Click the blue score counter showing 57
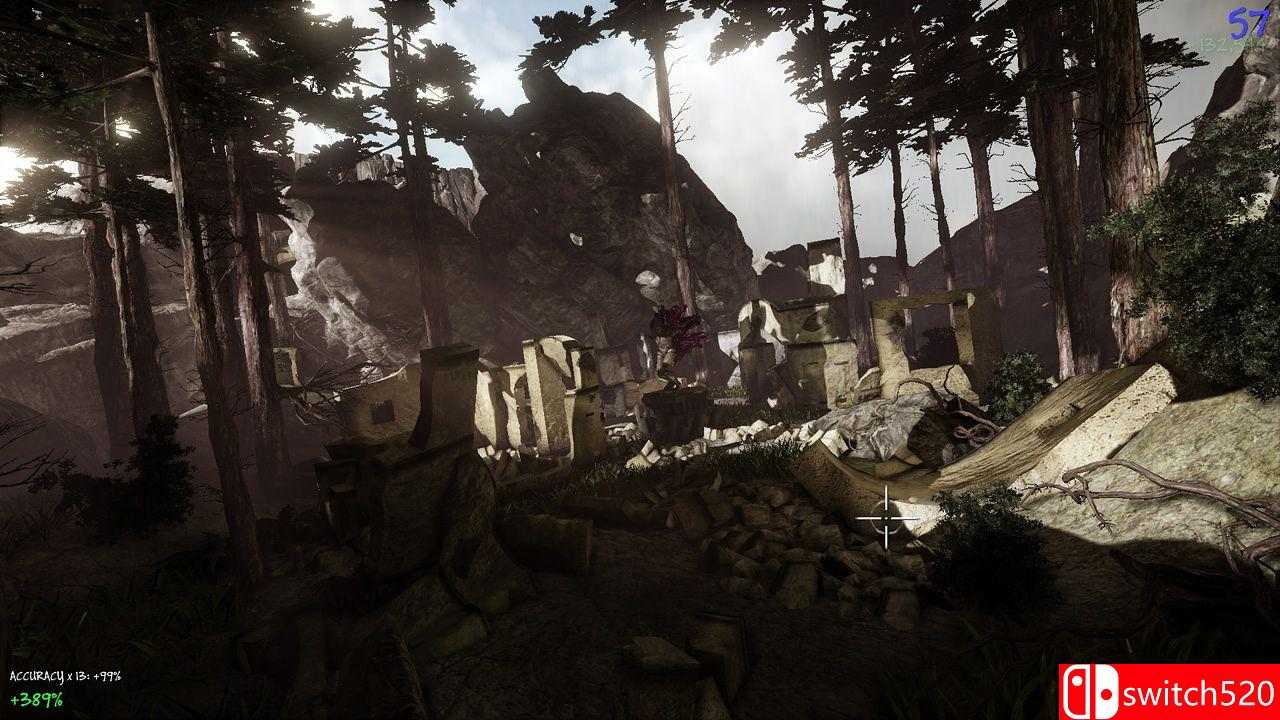1280x720 pixels. point(1245,20)
